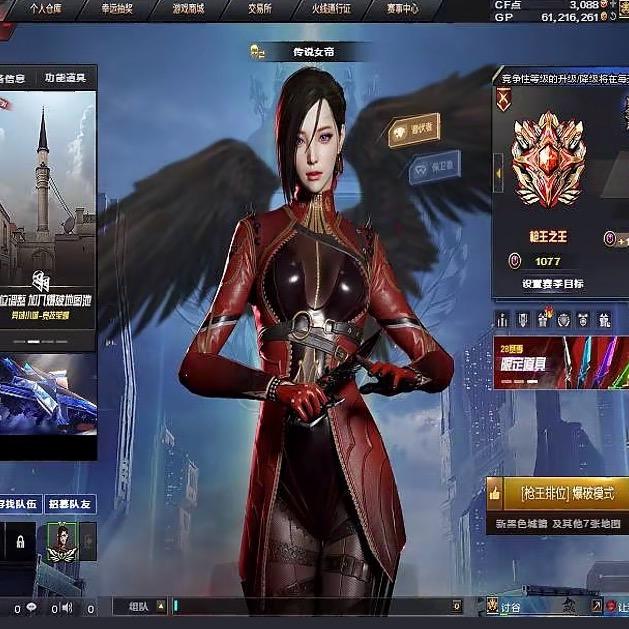Select the locked team slot
The height and width of the screenshot is (629, 629).
click(x=18, y=542)
